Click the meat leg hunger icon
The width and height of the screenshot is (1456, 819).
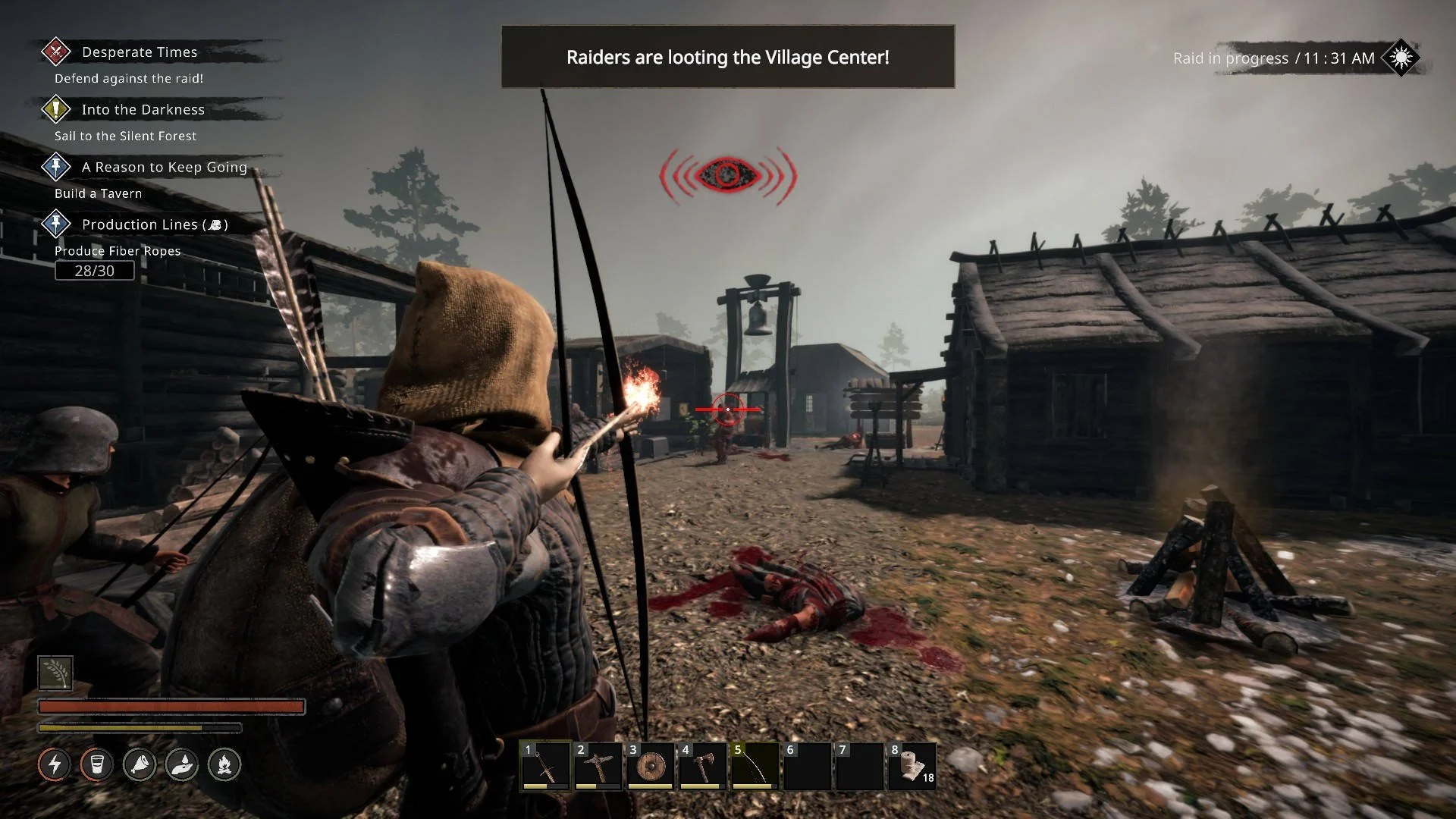(140, 764)
